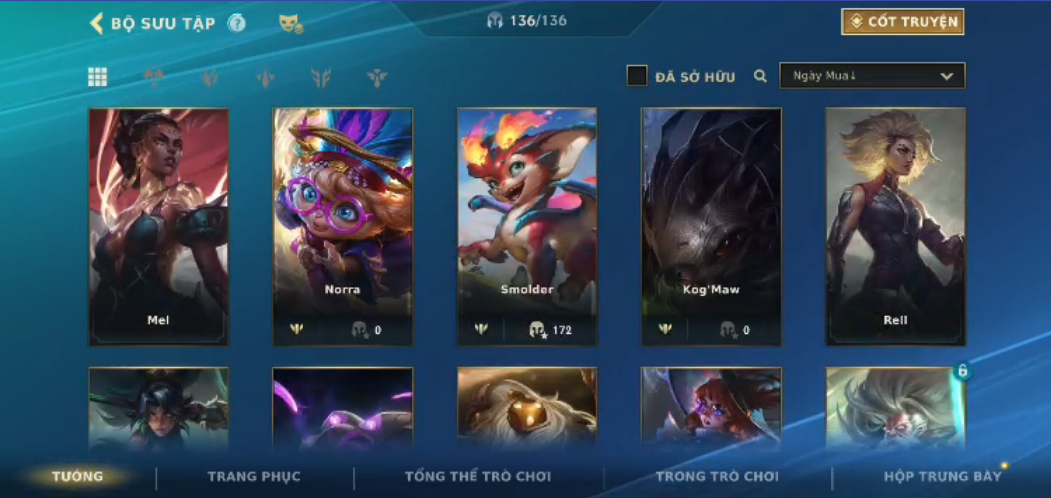
Task: Open the Tổng Thể Trò Chơi tab
Action: 479,477
